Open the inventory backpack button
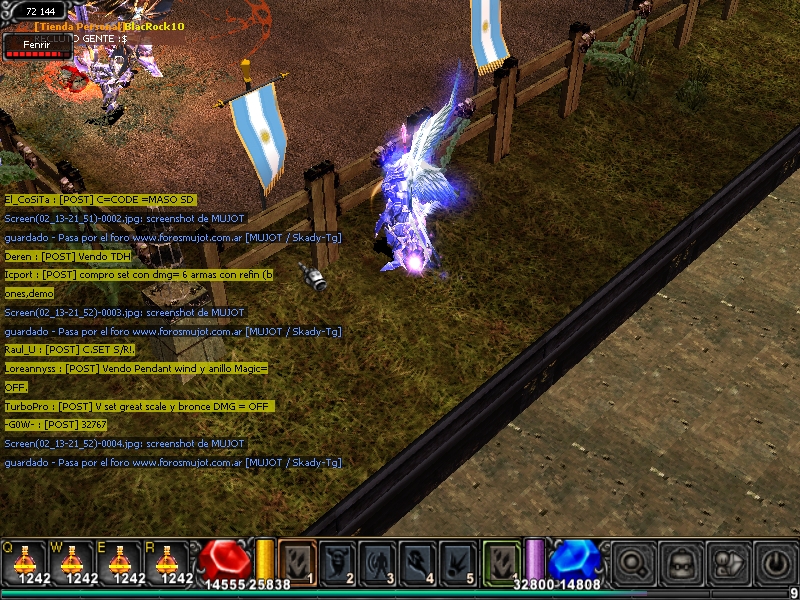This screenshot has height=600, width=800. [x=681, y=562]
